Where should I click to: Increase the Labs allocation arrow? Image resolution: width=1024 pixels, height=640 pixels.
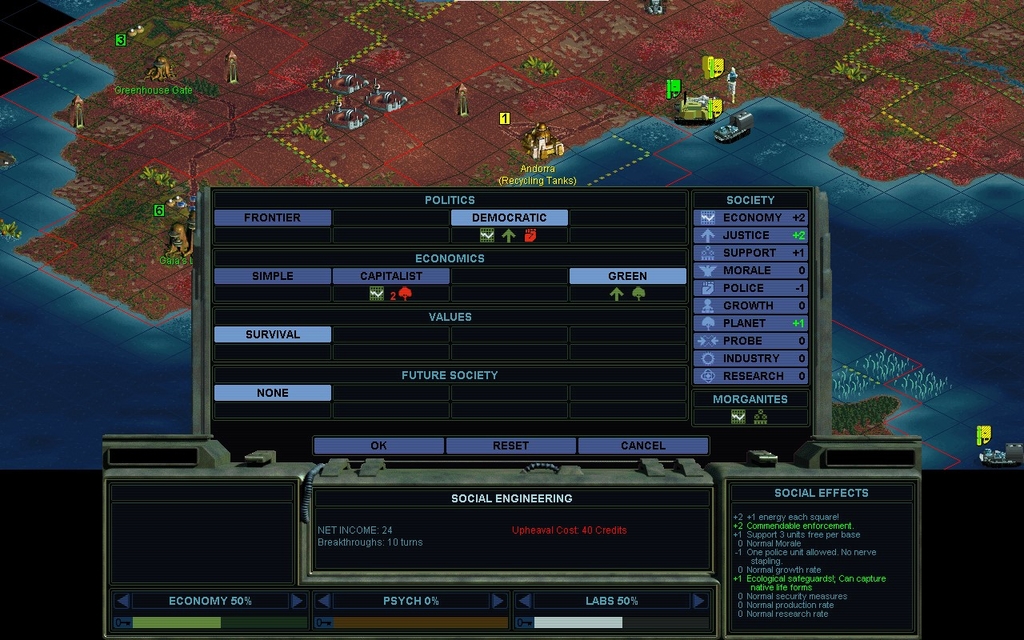(697, 601)
